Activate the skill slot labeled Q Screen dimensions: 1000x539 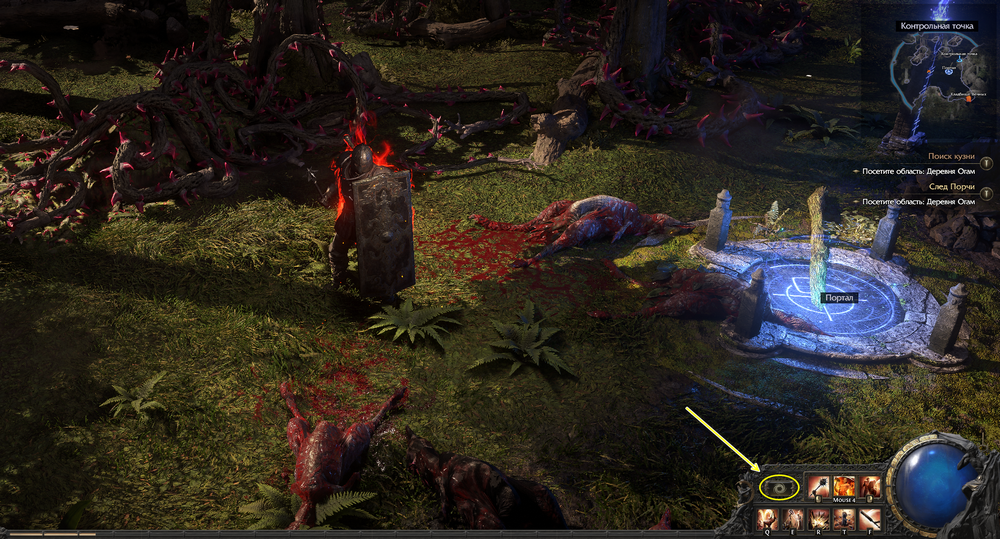click(767, 518)
